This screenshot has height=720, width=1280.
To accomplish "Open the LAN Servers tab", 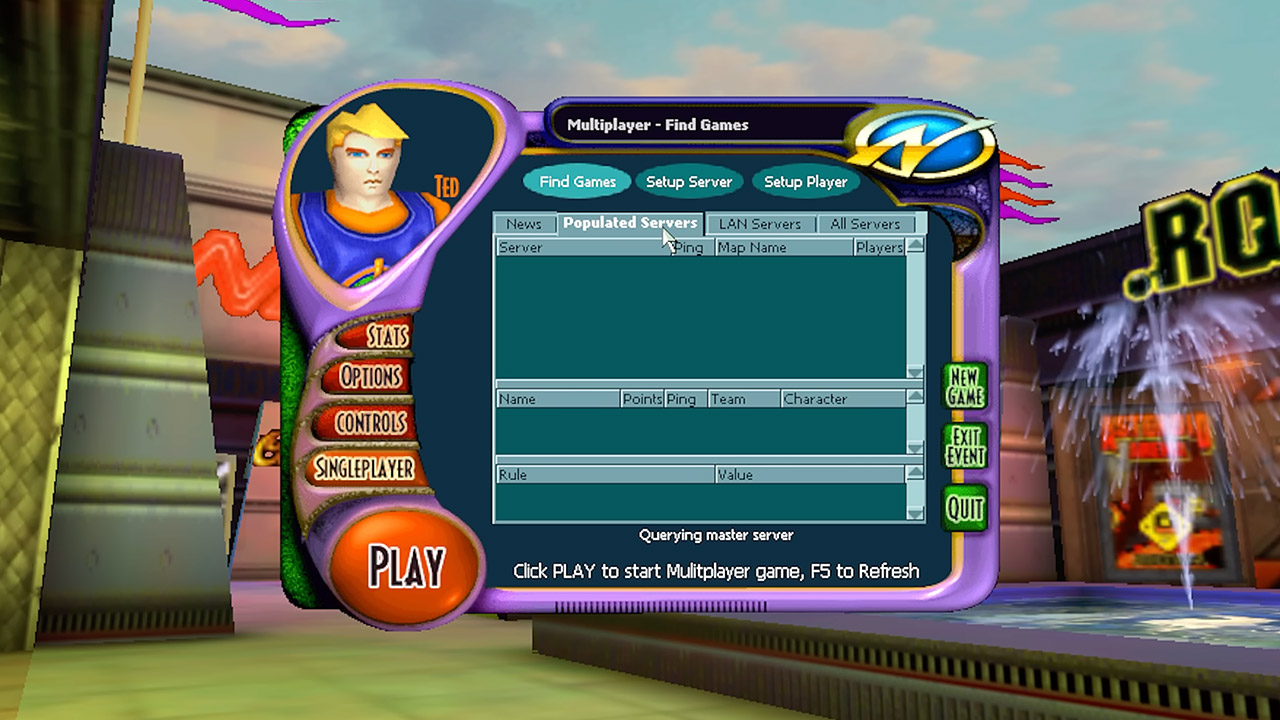I will click(761, 223).
